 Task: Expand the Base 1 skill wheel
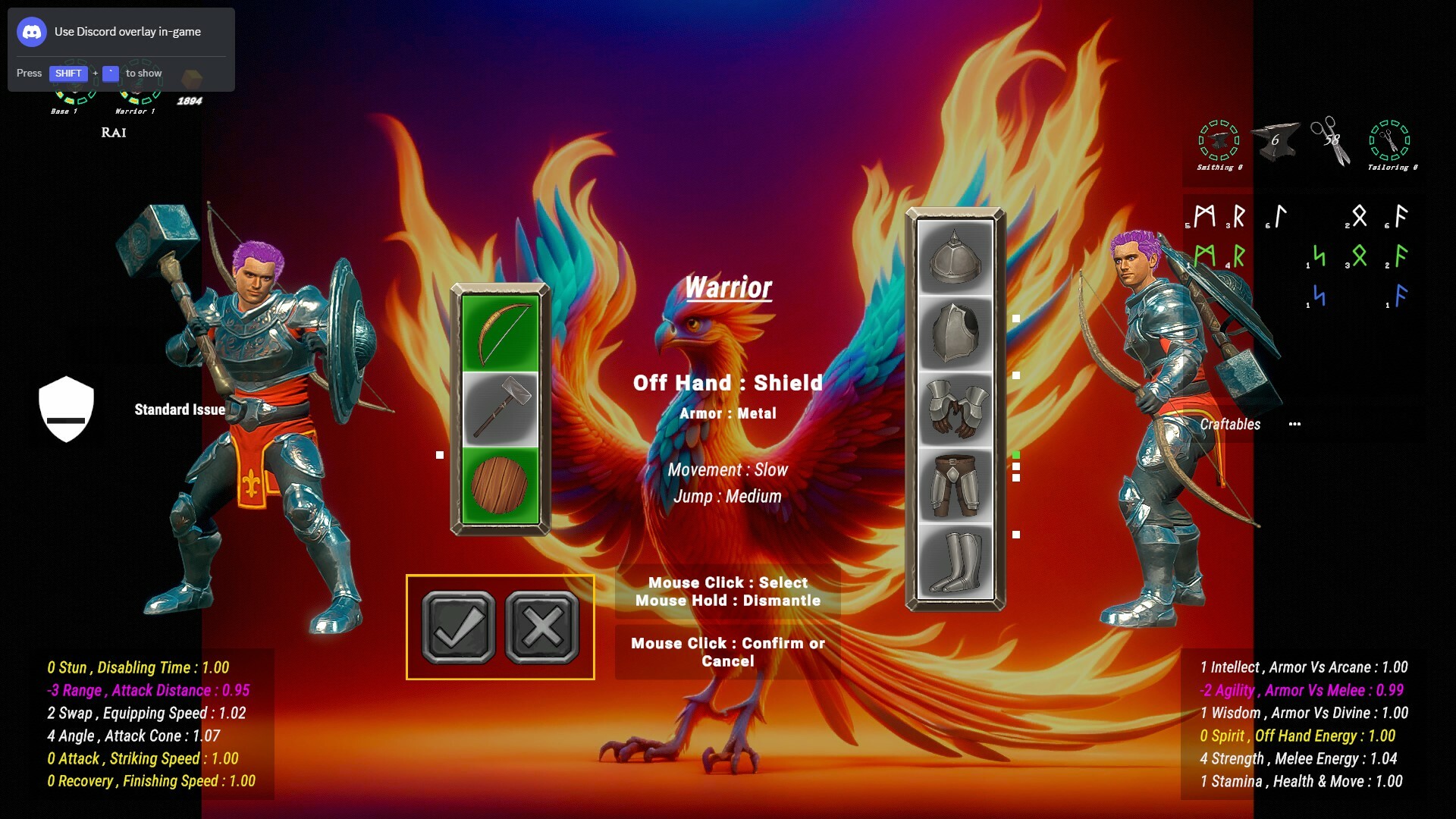[x=74, y=89]
